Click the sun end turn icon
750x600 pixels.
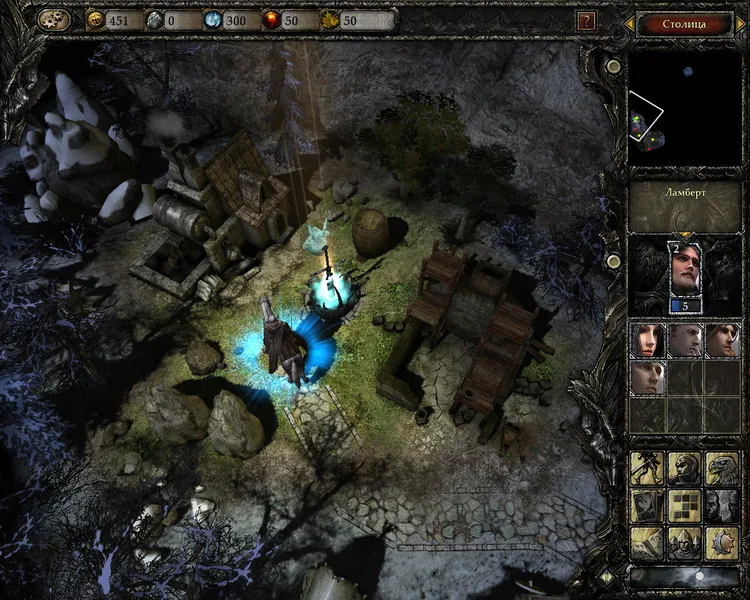722,542
